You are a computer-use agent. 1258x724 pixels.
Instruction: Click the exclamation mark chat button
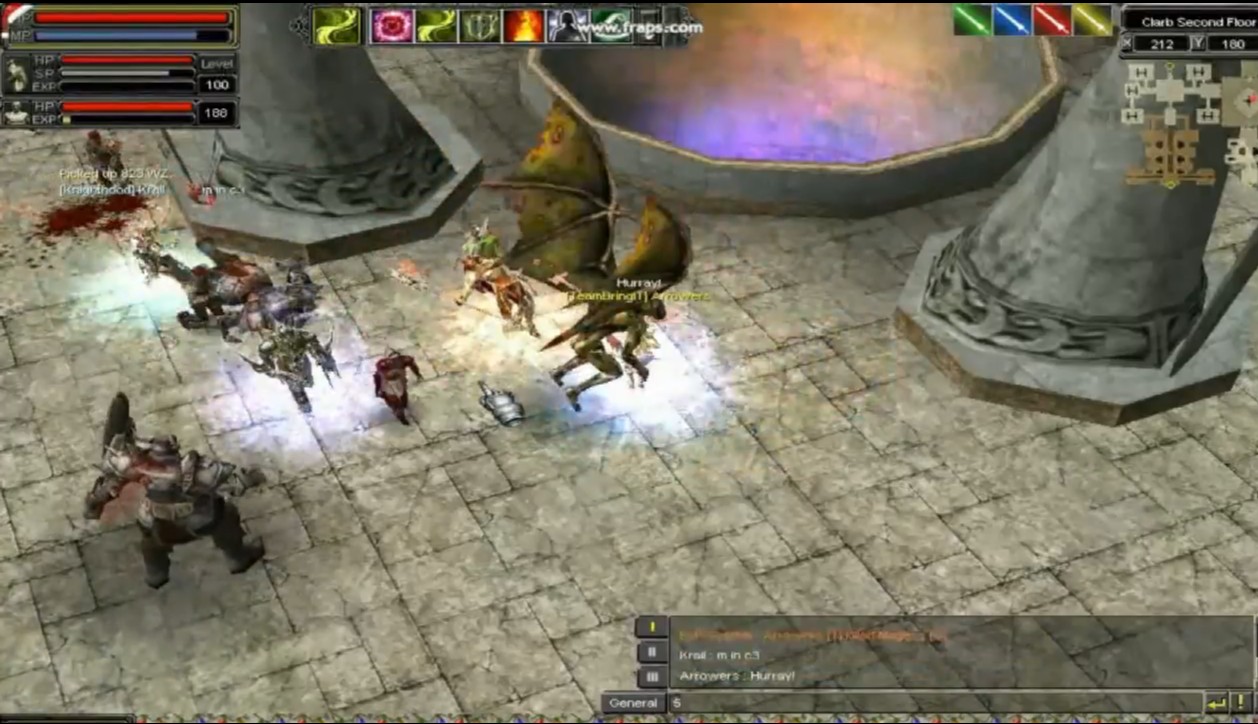1241,703
